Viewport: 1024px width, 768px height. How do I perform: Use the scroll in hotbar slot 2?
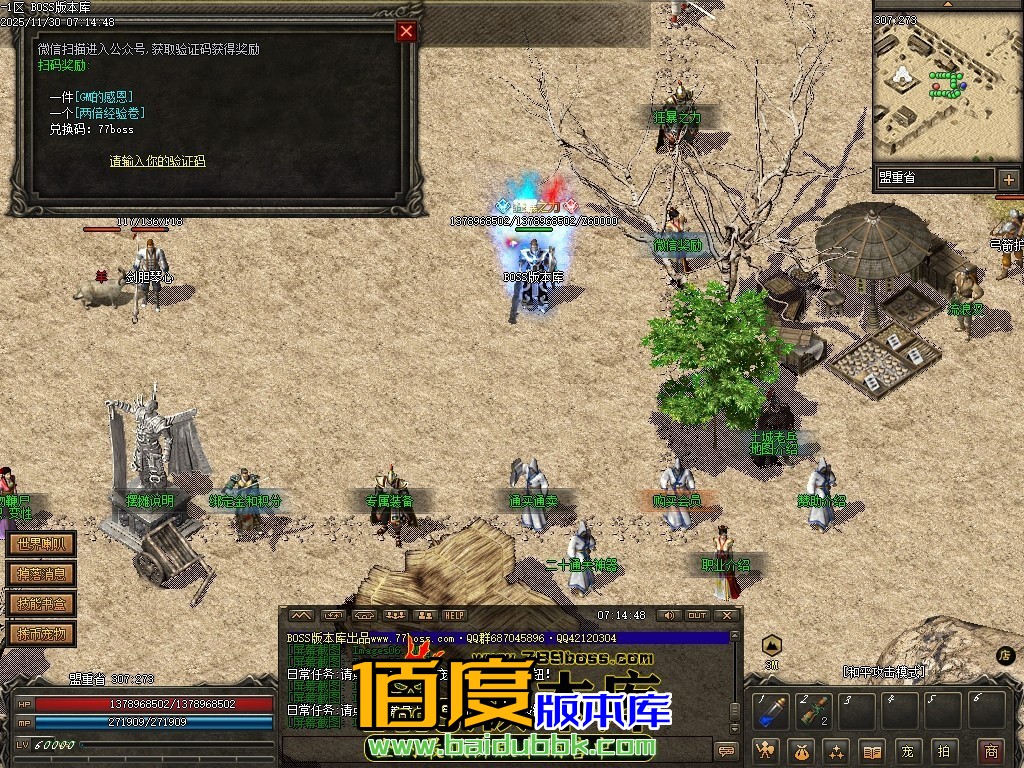pos(814,712)
